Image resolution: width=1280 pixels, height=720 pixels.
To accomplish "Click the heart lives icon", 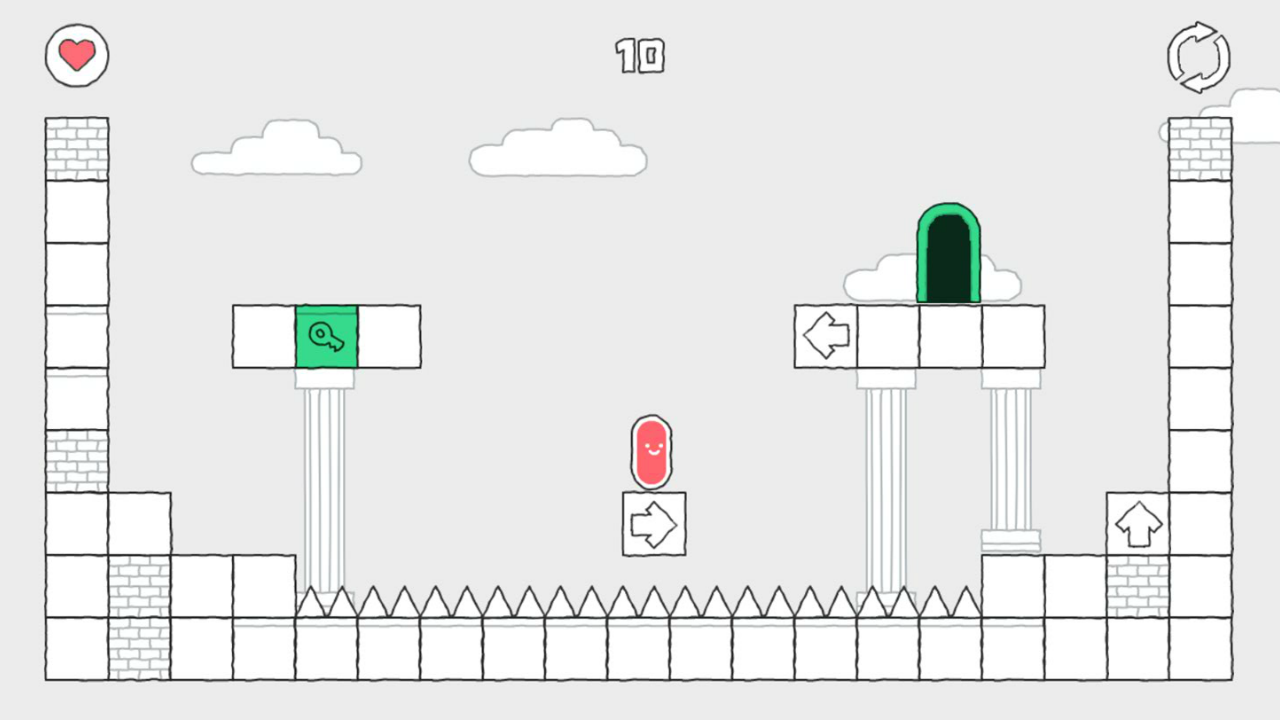I will click(76, 55).
